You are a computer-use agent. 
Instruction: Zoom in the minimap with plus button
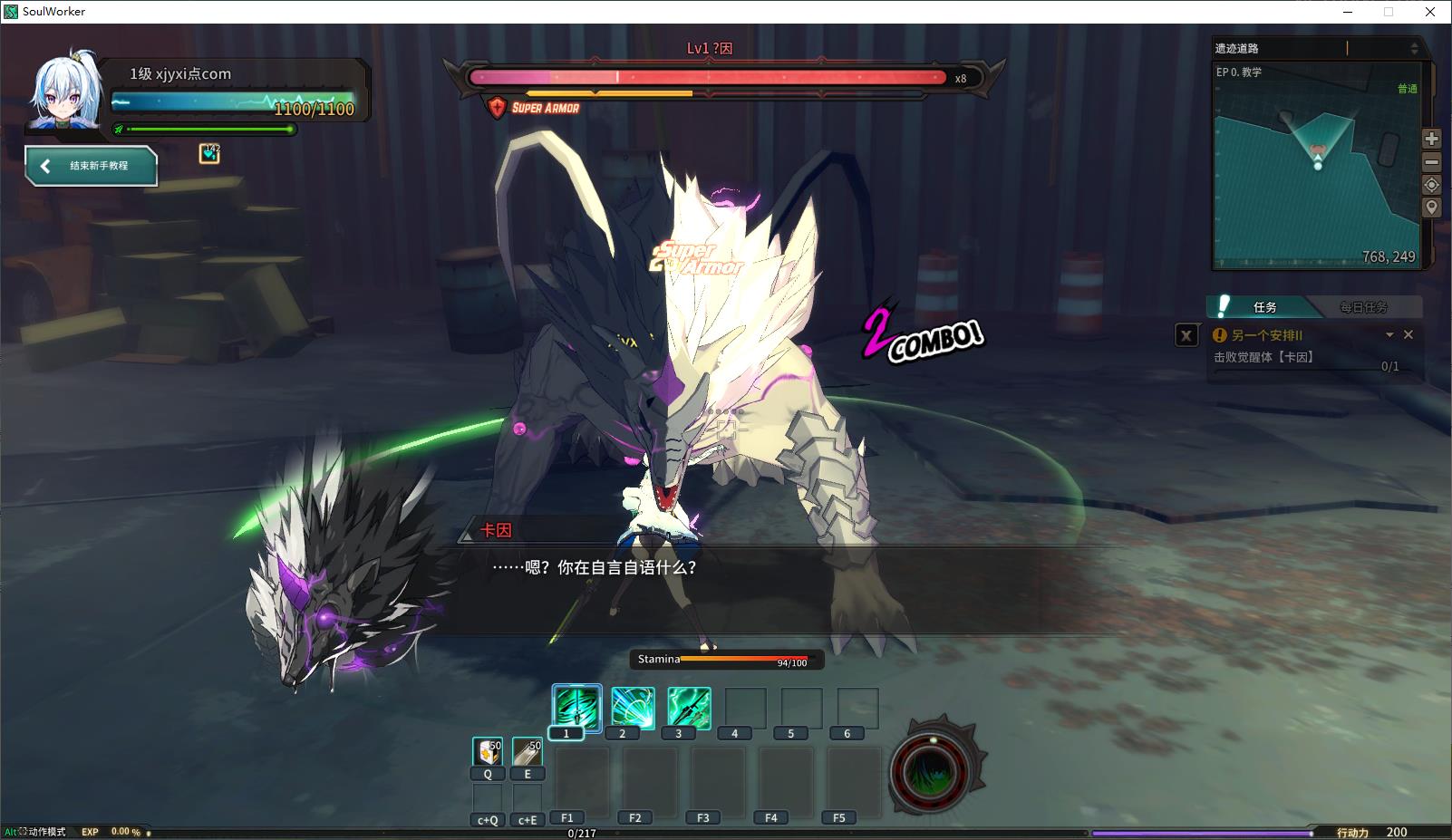[x=1432, y=139]
